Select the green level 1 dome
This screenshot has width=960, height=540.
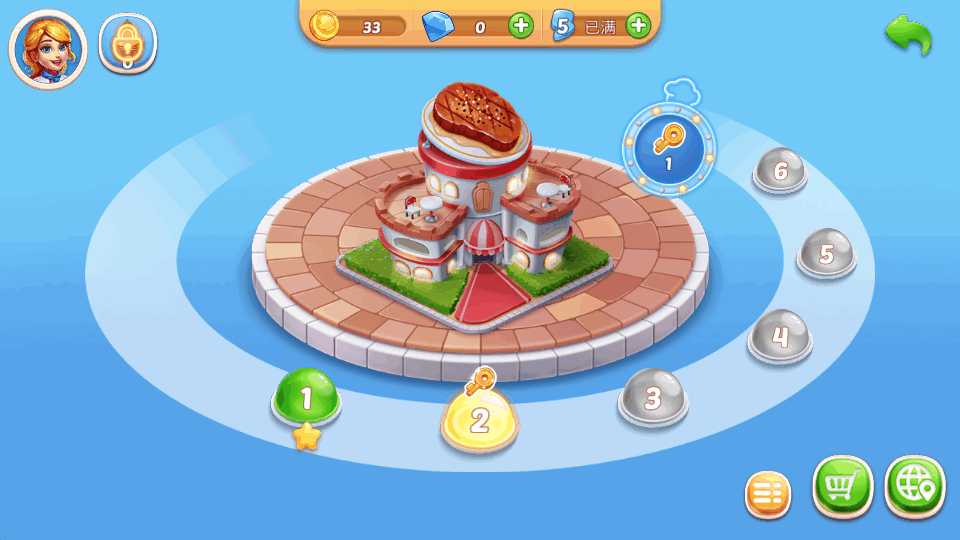pyautogui.click(x=307, y=398)
